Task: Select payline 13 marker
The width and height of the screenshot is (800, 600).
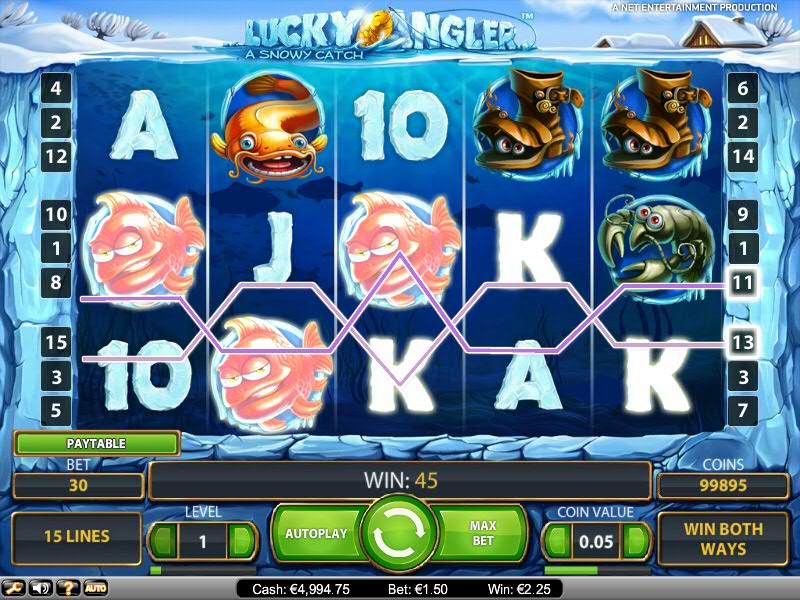Action: coord(741,342)
